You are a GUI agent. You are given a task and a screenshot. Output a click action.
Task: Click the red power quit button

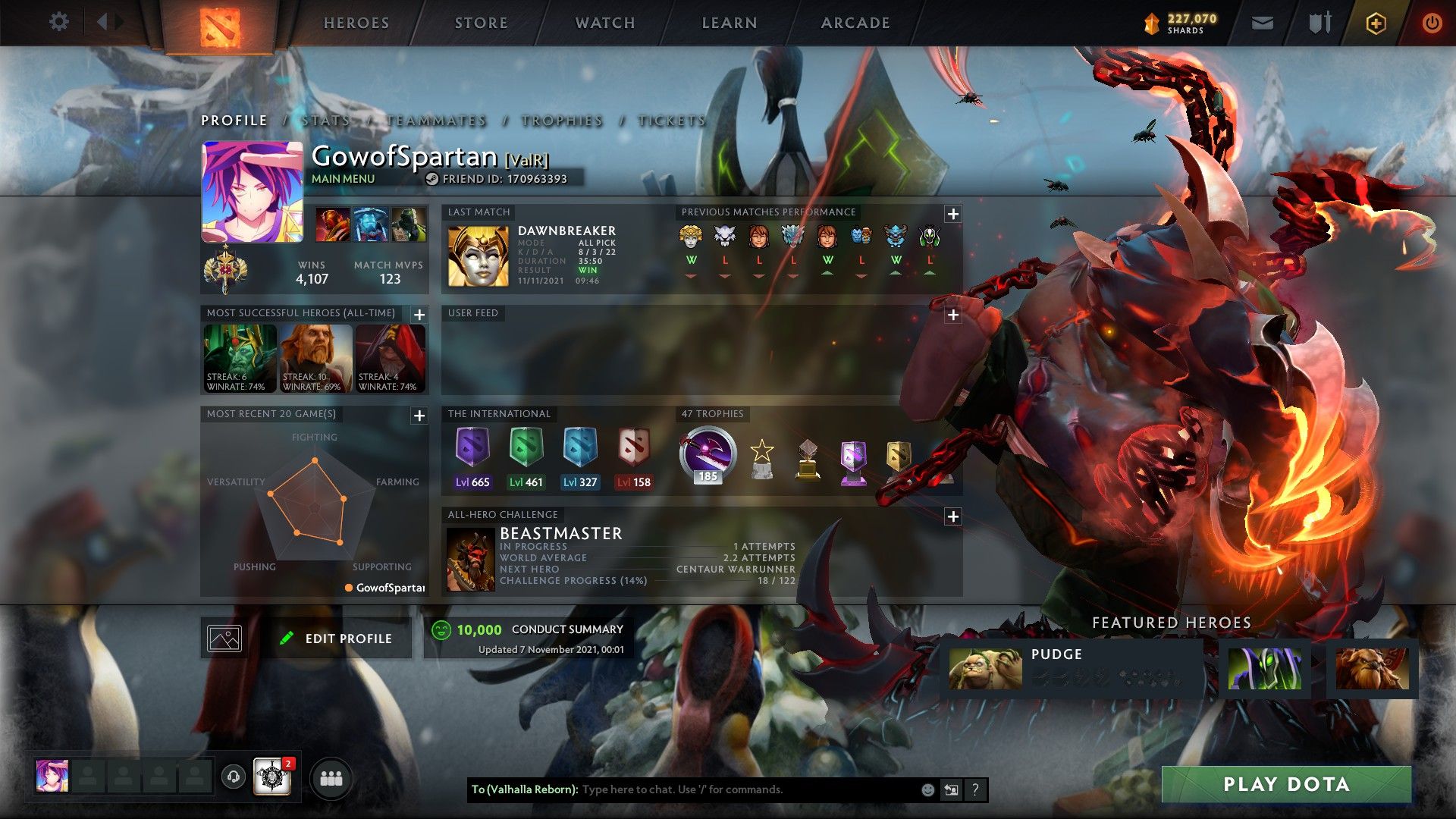[1432, 24]
